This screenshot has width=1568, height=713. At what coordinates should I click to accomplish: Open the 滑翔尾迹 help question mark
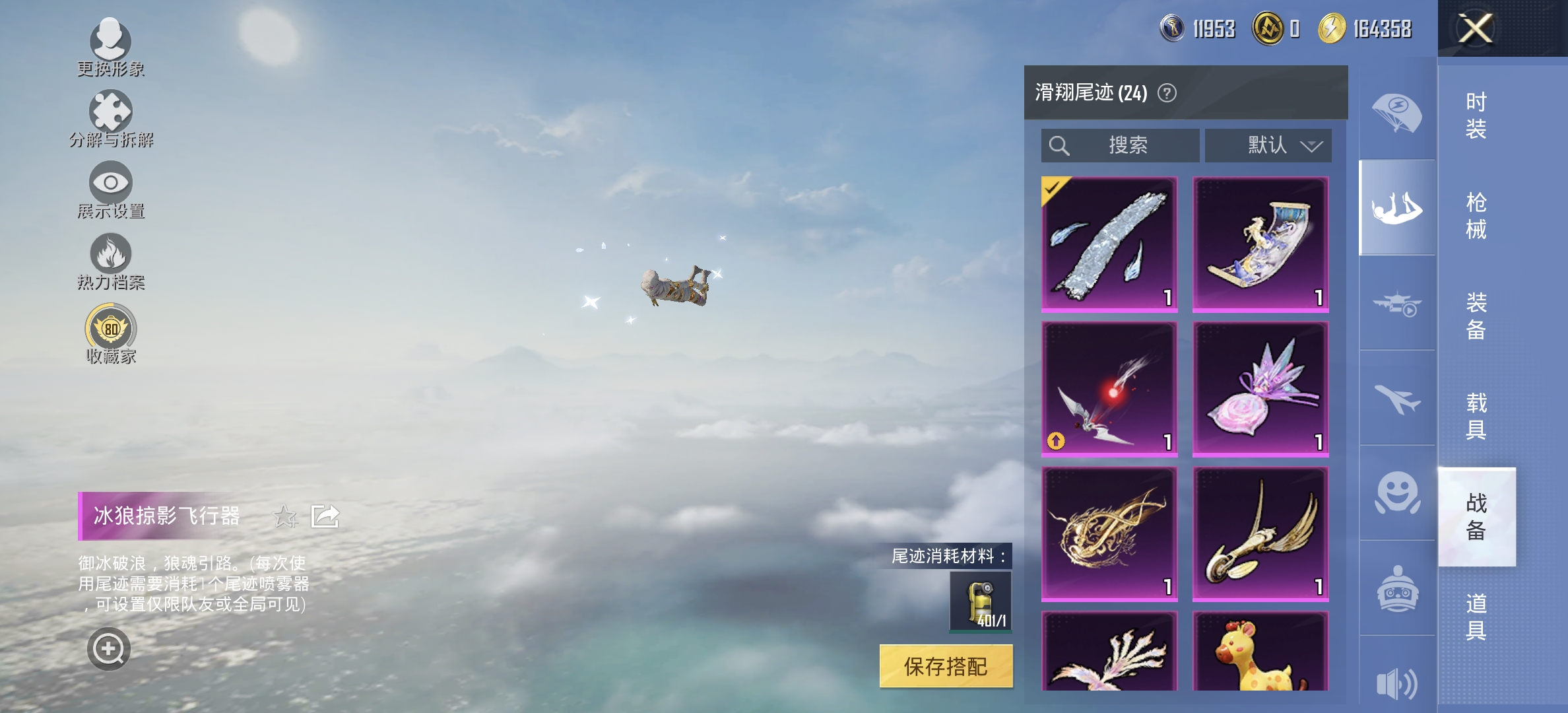coord(1166,94)
